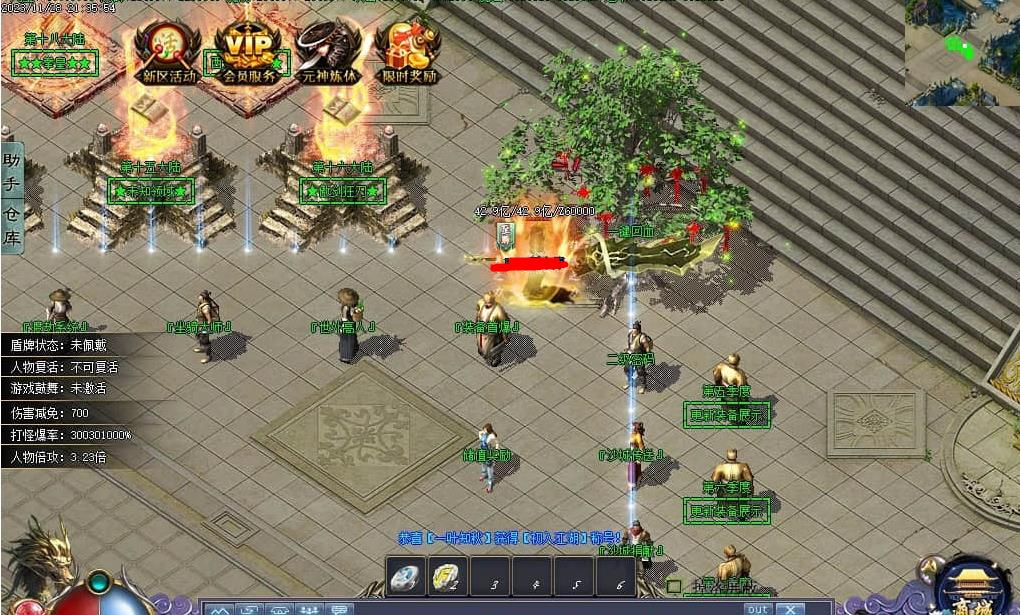1020x615 pixels.
Task: Use the yellow scroll in hotbar slot 2
Action: click(447, 577)
